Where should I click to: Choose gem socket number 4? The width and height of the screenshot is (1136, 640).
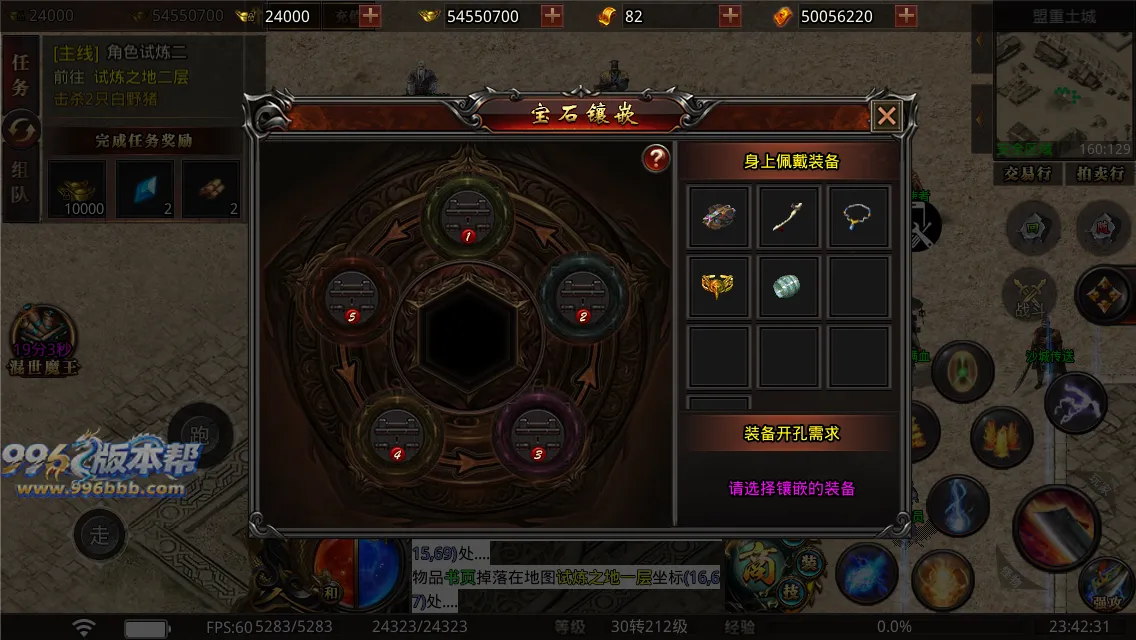pos(395,432)
